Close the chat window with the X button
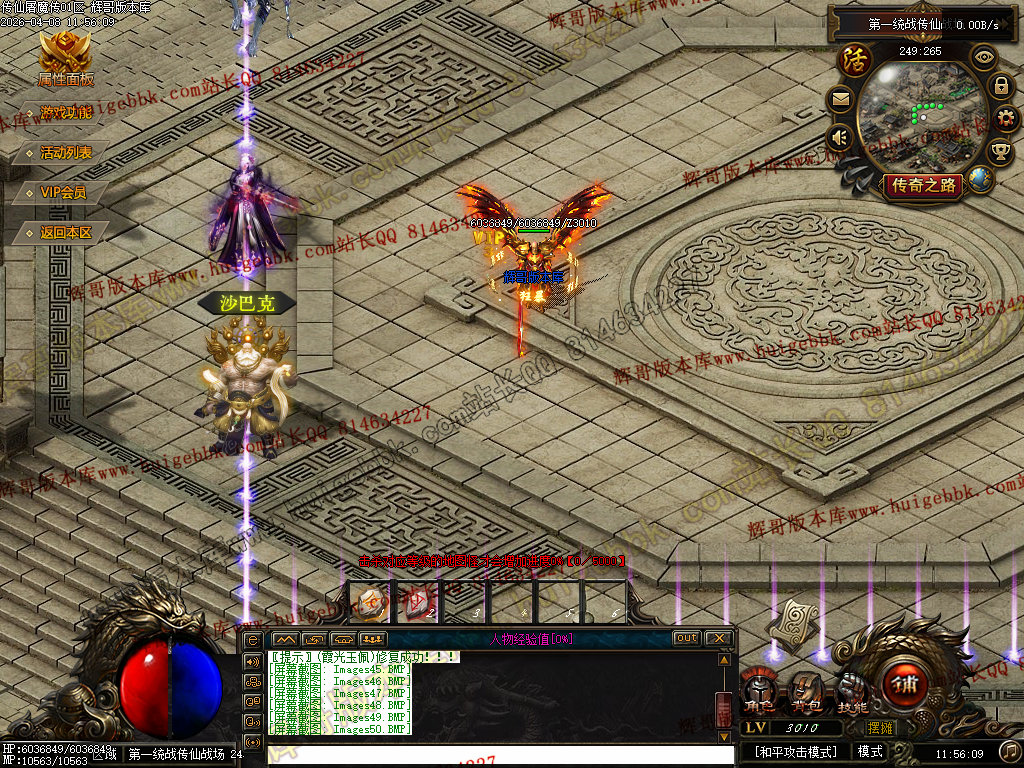 [718, 638]
